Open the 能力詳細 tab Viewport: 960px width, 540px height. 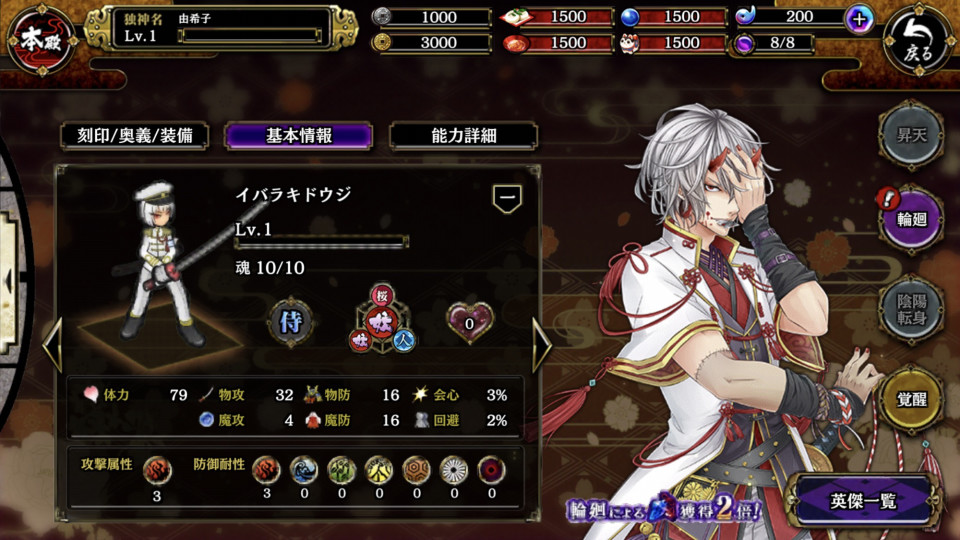click(463, 136)
